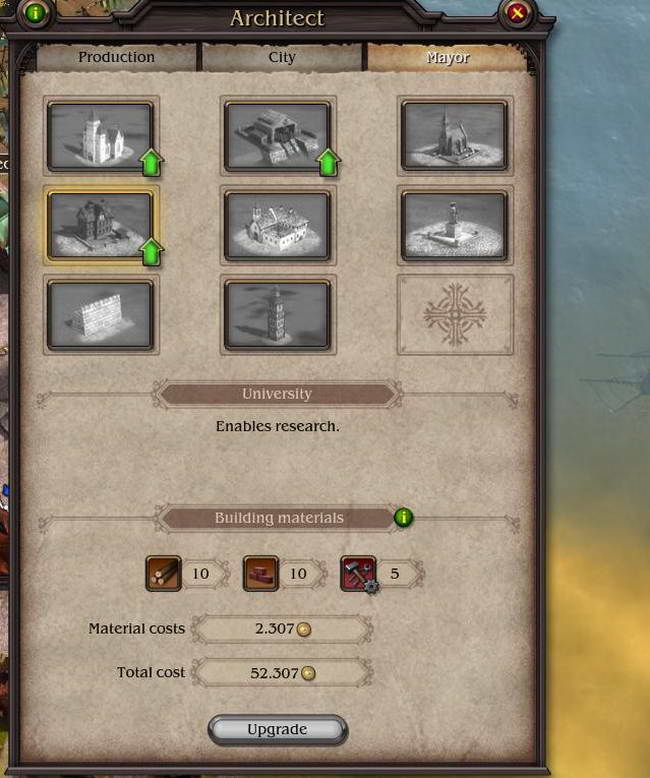Select the large hall building in middle tile

pyautogui.click(x=277, y=225)
